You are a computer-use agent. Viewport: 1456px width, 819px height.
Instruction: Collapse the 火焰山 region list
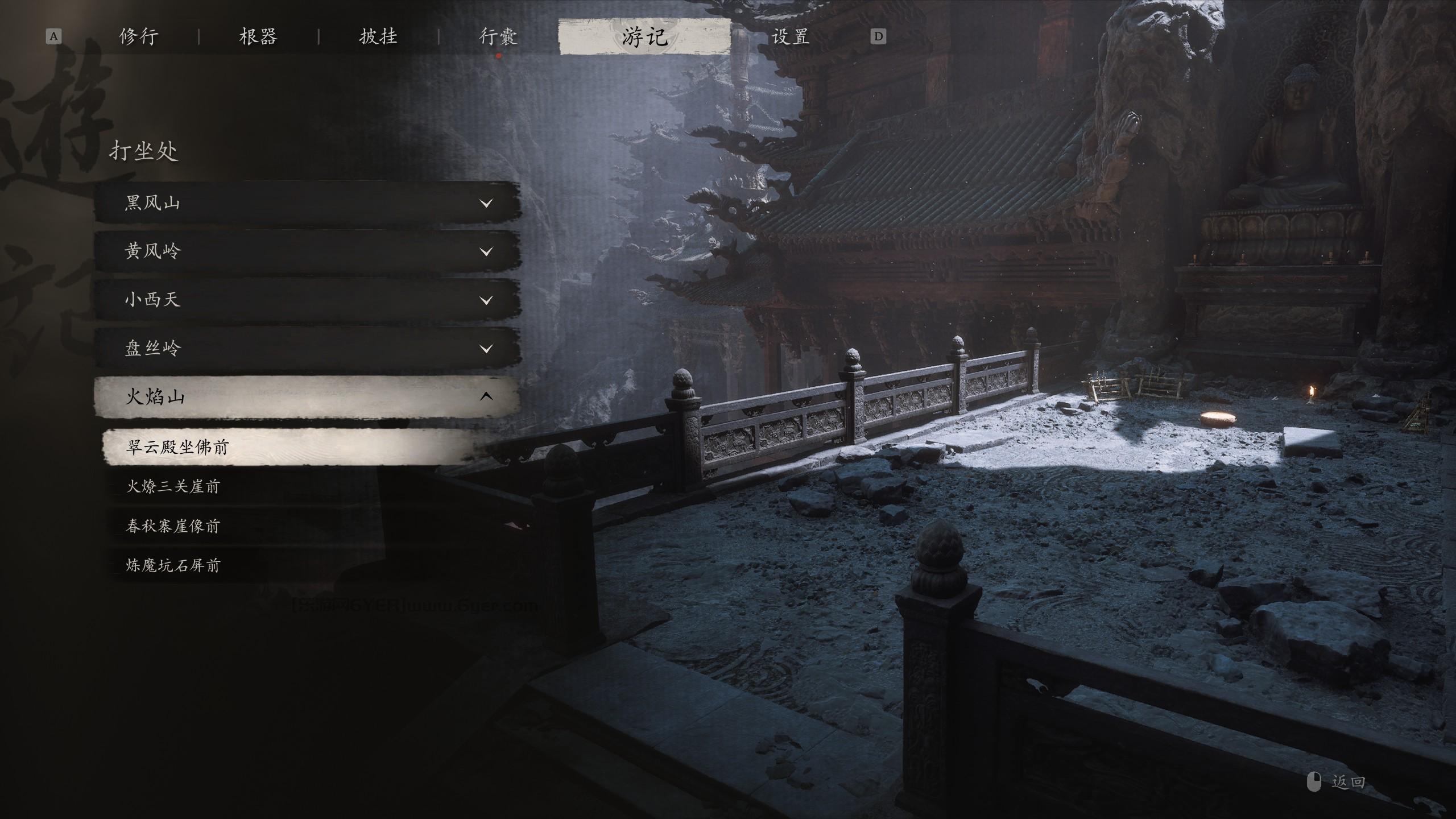pos(307,396)
